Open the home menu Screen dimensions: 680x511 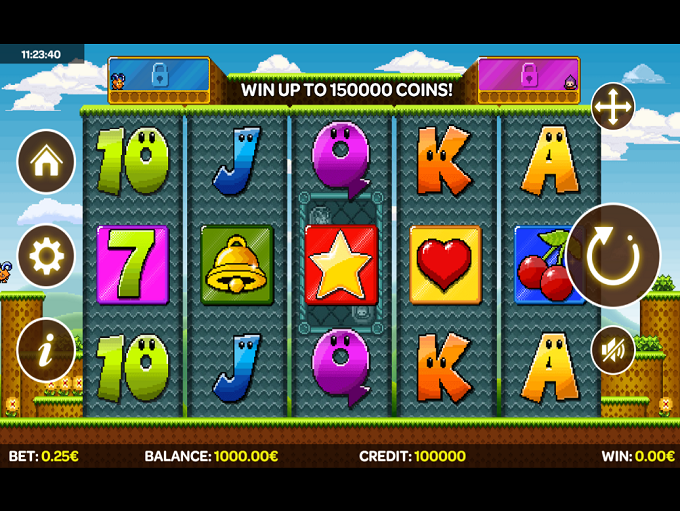point(46,162)
